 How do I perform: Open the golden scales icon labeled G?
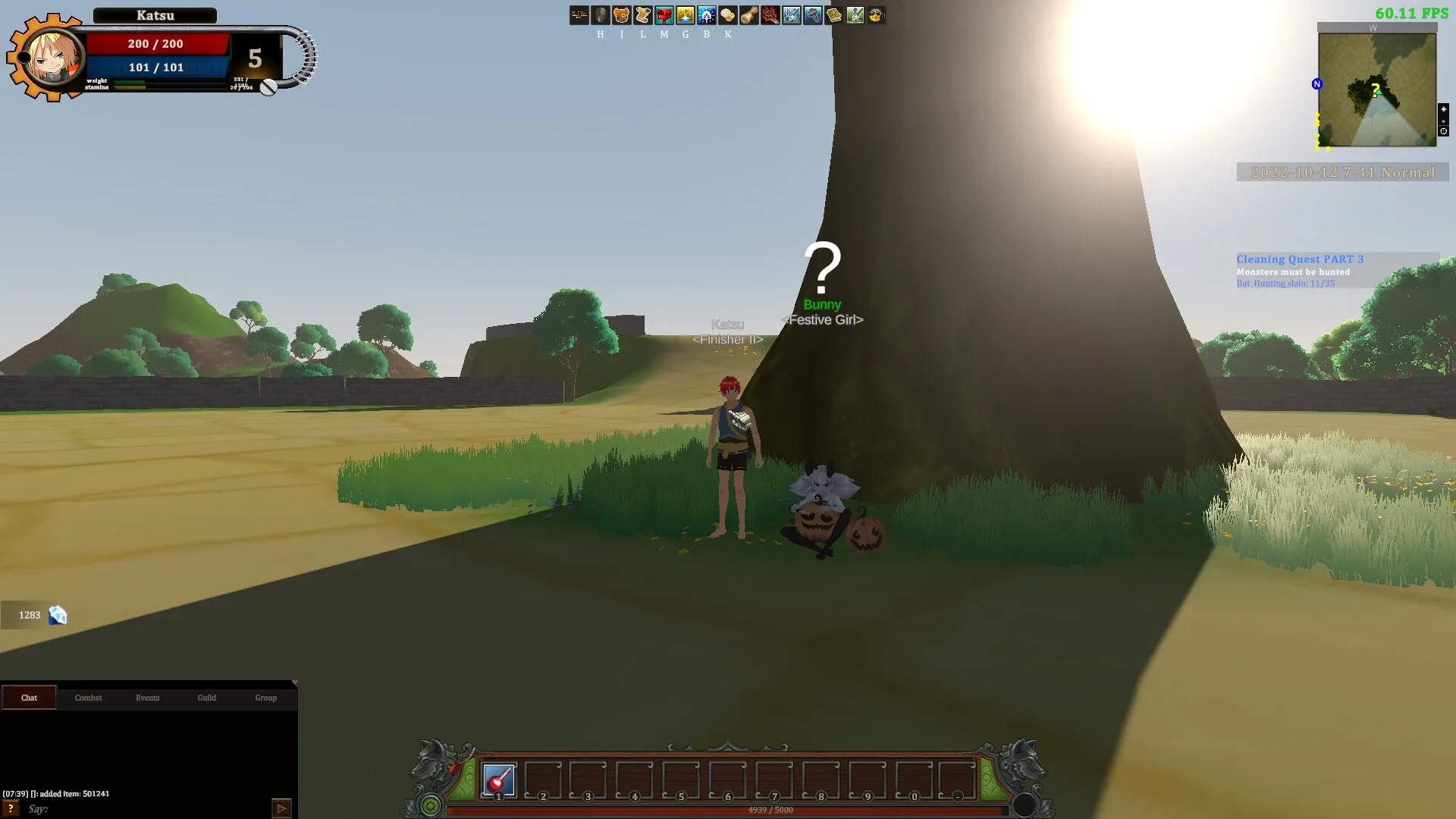[684, 15]
